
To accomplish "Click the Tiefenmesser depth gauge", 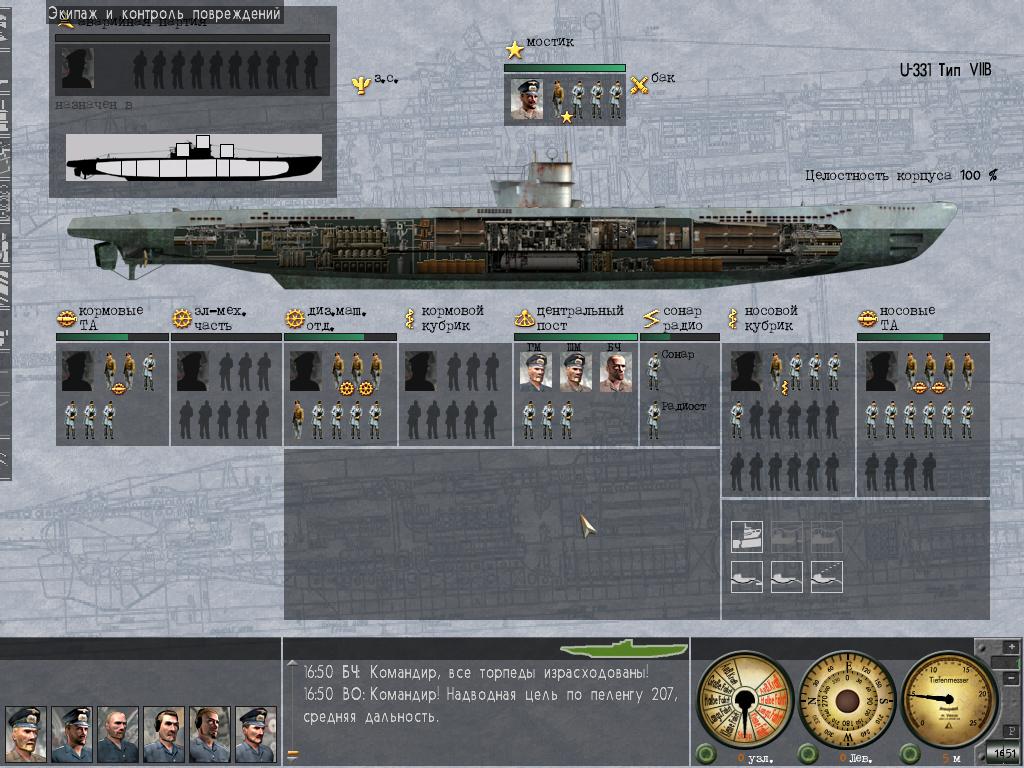I will (950, 699).
